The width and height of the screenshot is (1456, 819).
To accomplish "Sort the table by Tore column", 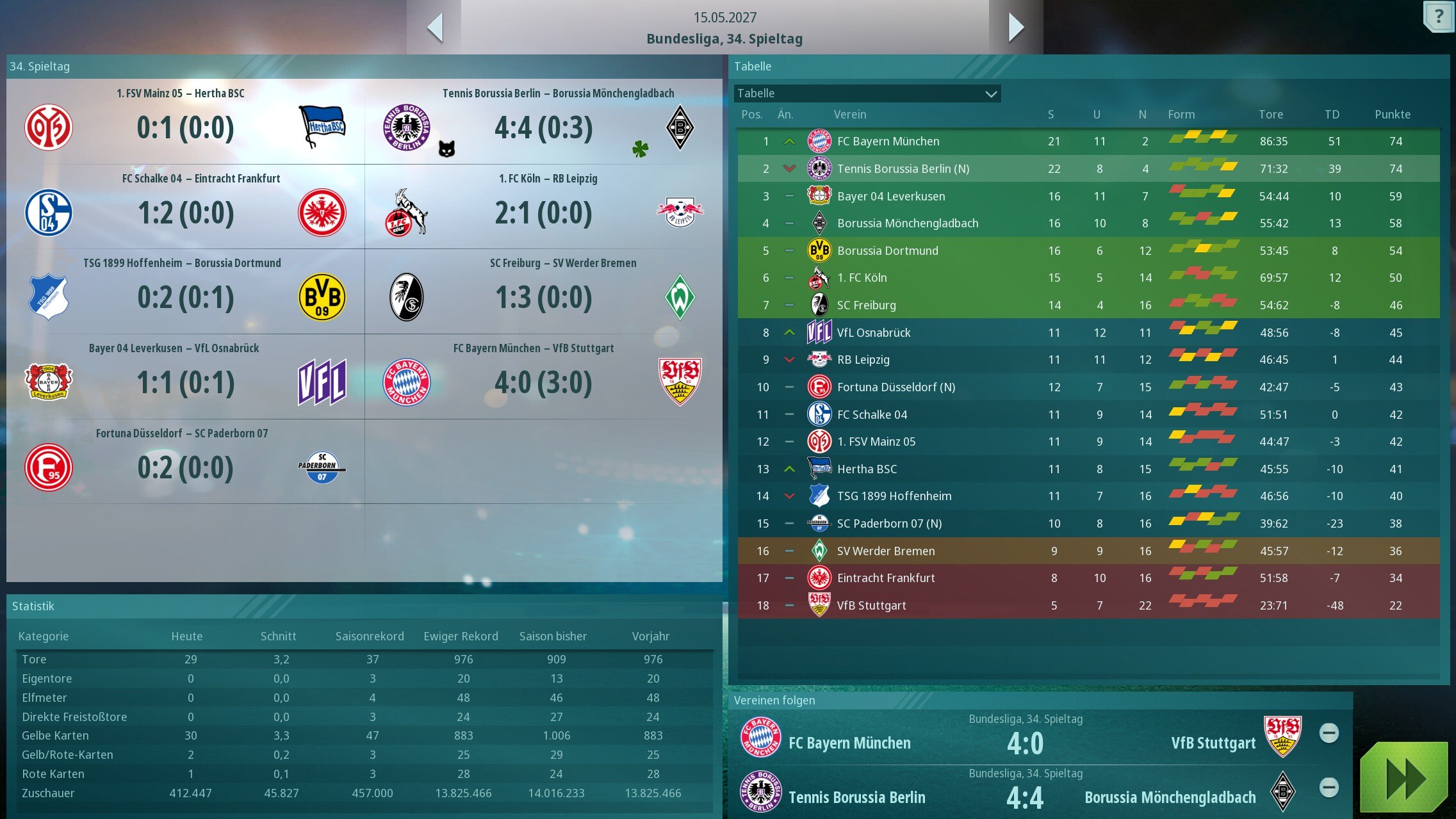I will point(1270,115).
